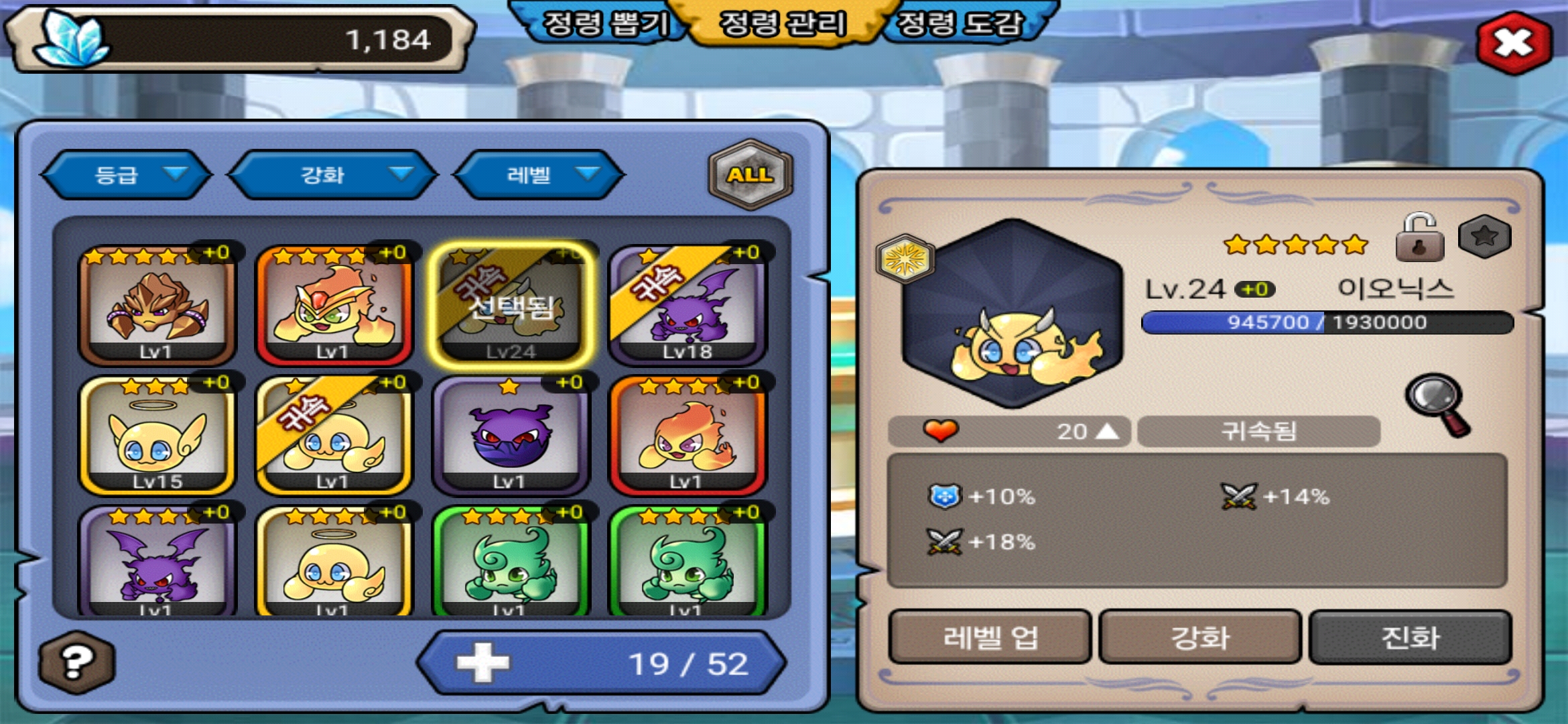Open help via the question mark
Screen dimensions: 1568x724
[76, 662]
